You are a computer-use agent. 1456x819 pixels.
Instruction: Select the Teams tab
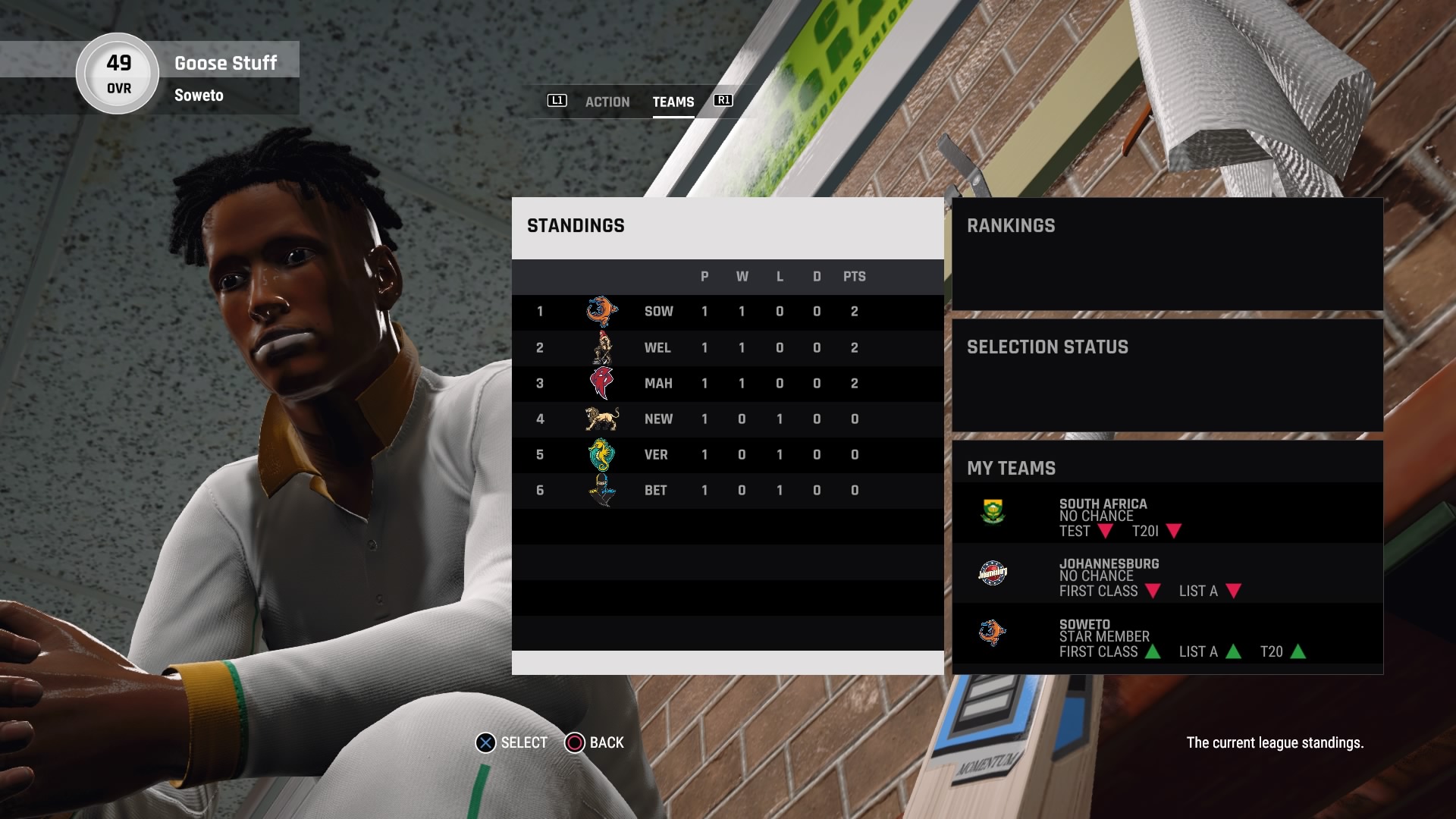point(673,102)
